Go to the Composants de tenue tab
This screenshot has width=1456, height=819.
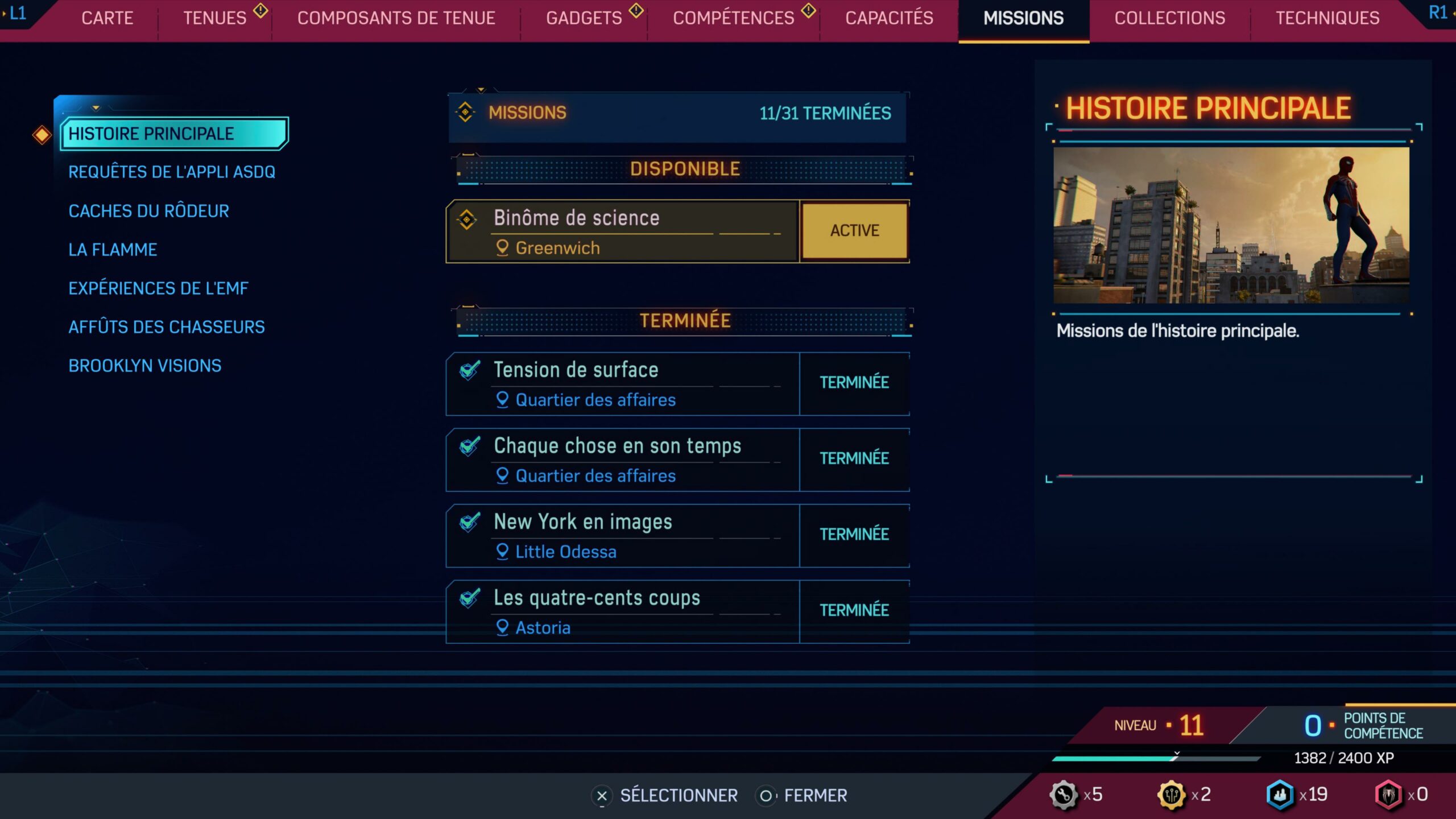[x=396, y=18]
